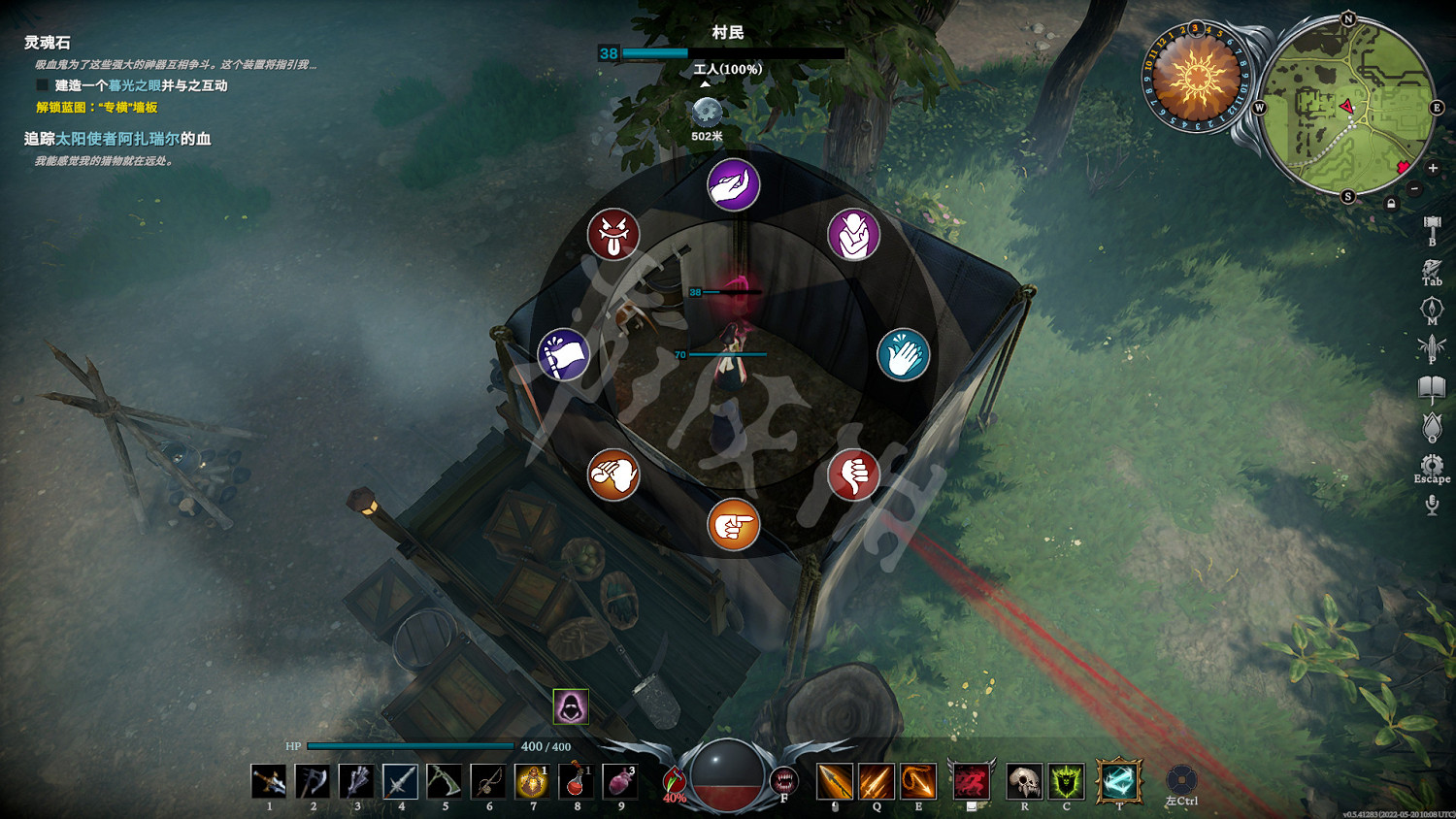Choose the taunt face emote
Image resolution: width=1456 pixels, height=819 pixels.
[x=612, y=234]
